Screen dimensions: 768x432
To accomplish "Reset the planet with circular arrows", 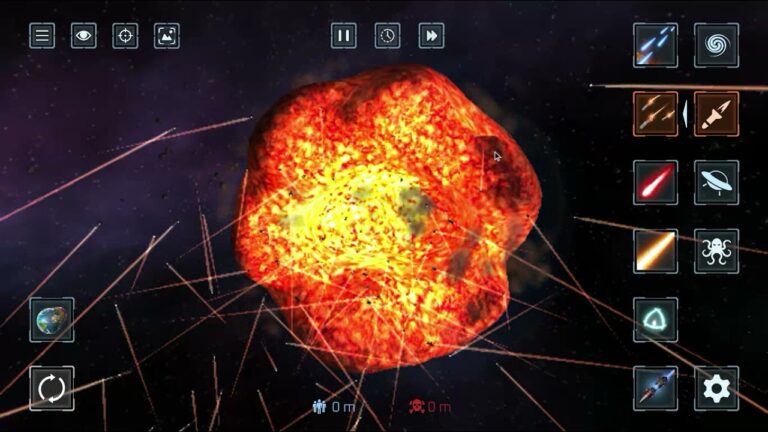I will click(x=51, y=388).
